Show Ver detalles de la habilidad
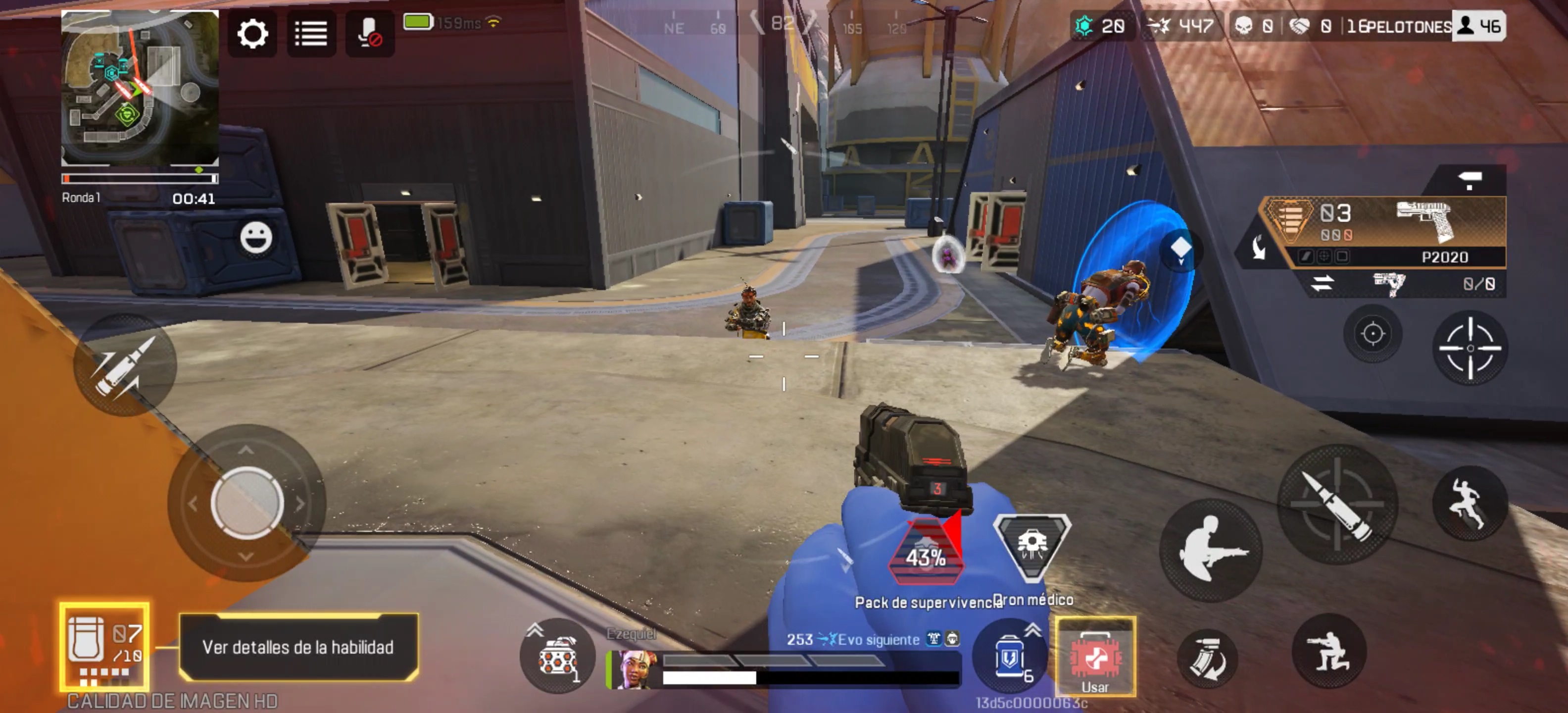The image size is (1568, 713). click(x=298, y=647)
